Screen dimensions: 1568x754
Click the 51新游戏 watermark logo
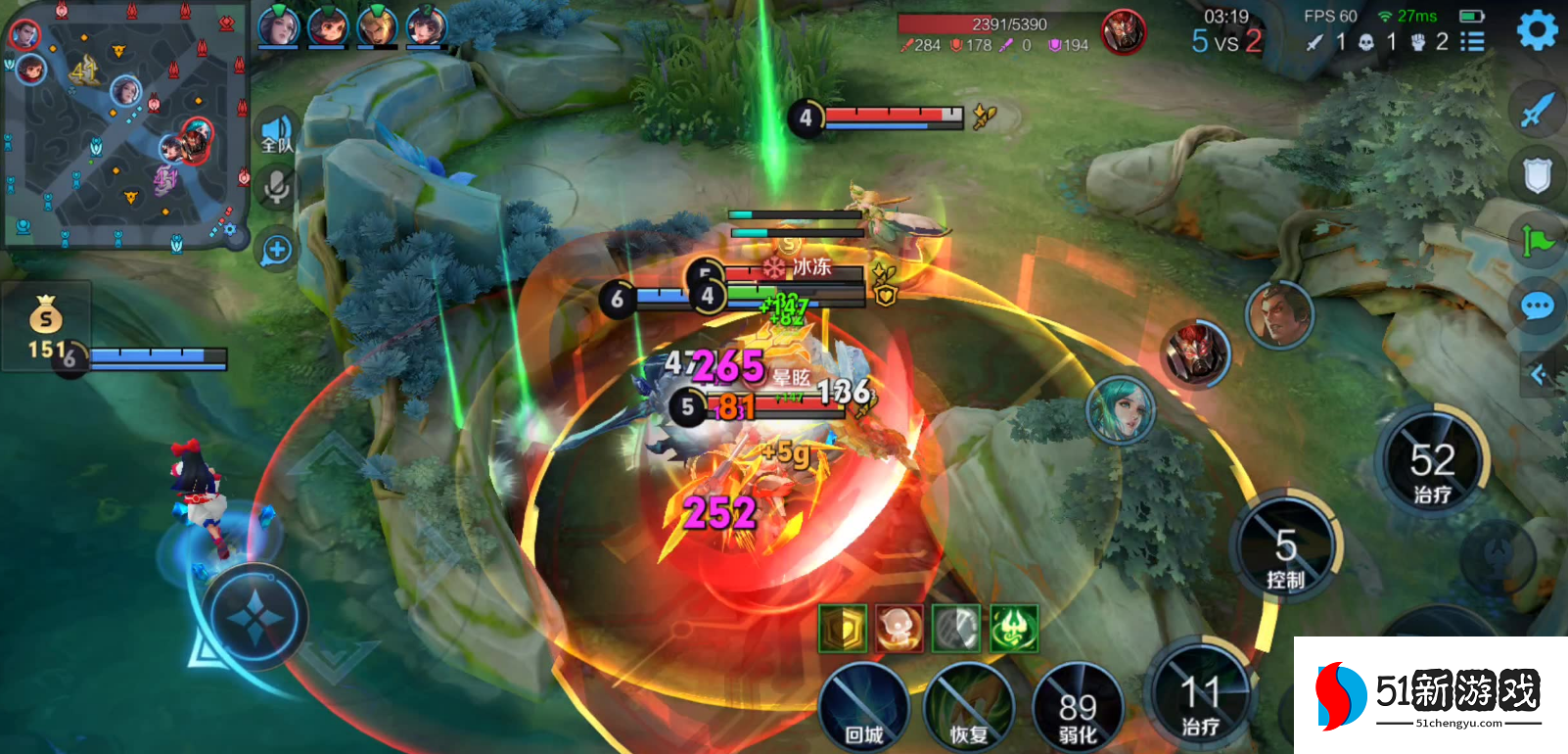pyautogui.click(x=1431, y=695)
